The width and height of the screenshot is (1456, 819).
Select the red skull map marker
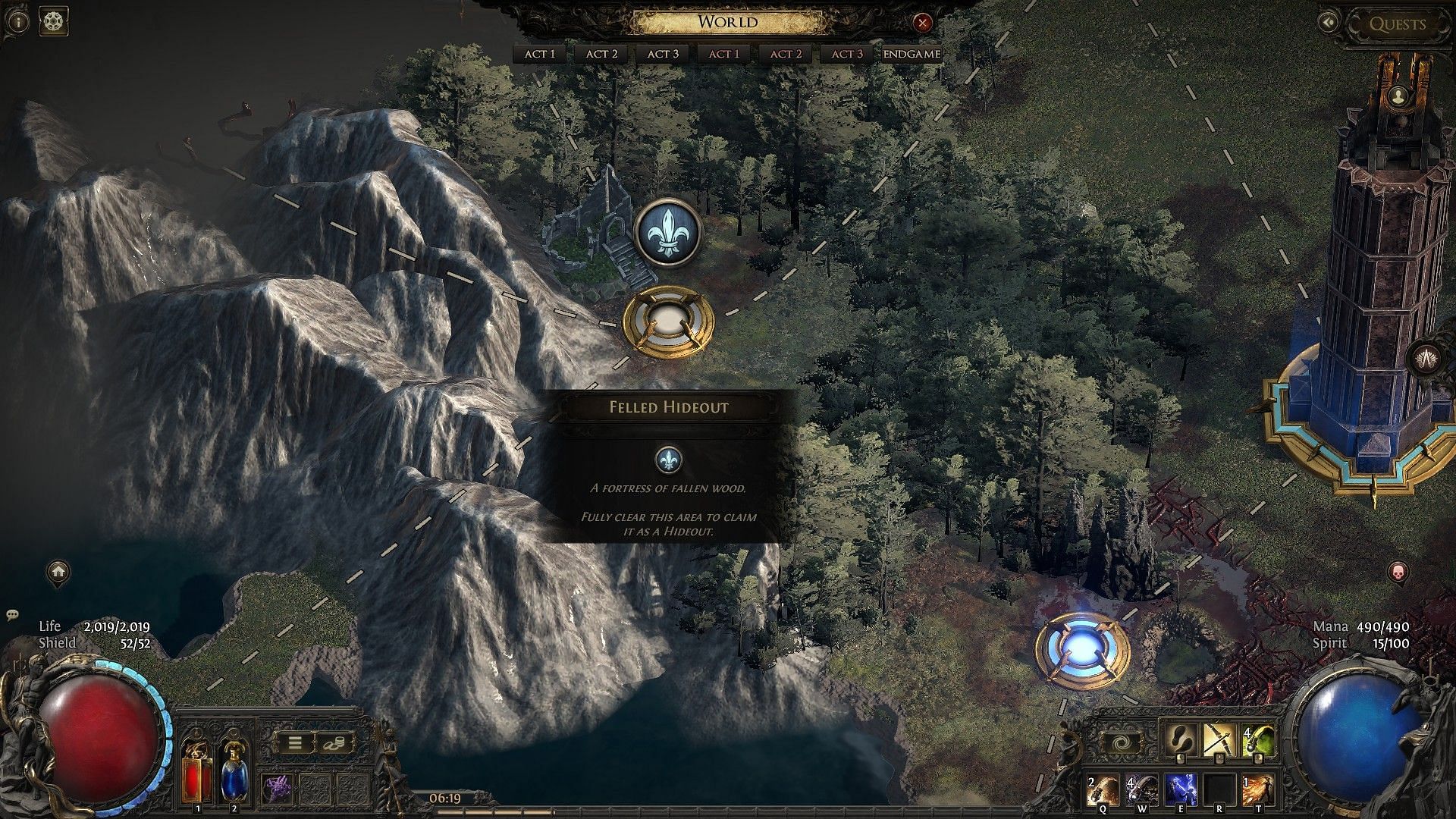tap(1398, 572)
